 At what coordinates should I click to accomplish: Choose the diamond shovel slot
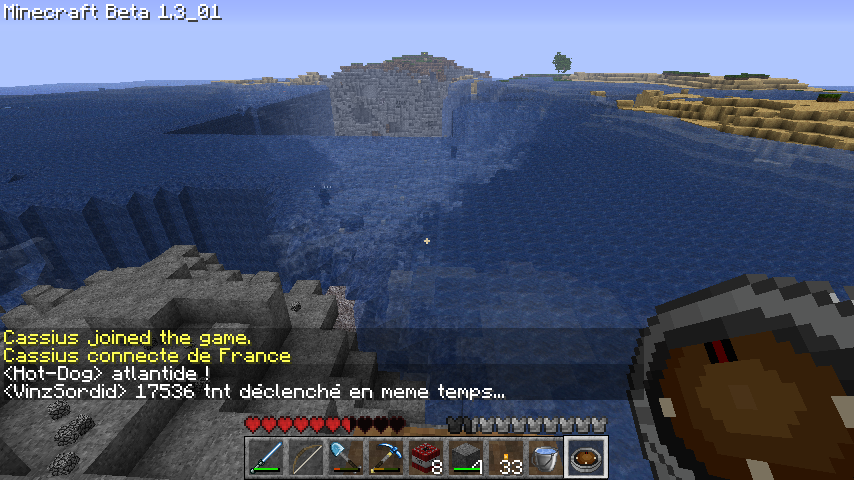coord(346,459)
